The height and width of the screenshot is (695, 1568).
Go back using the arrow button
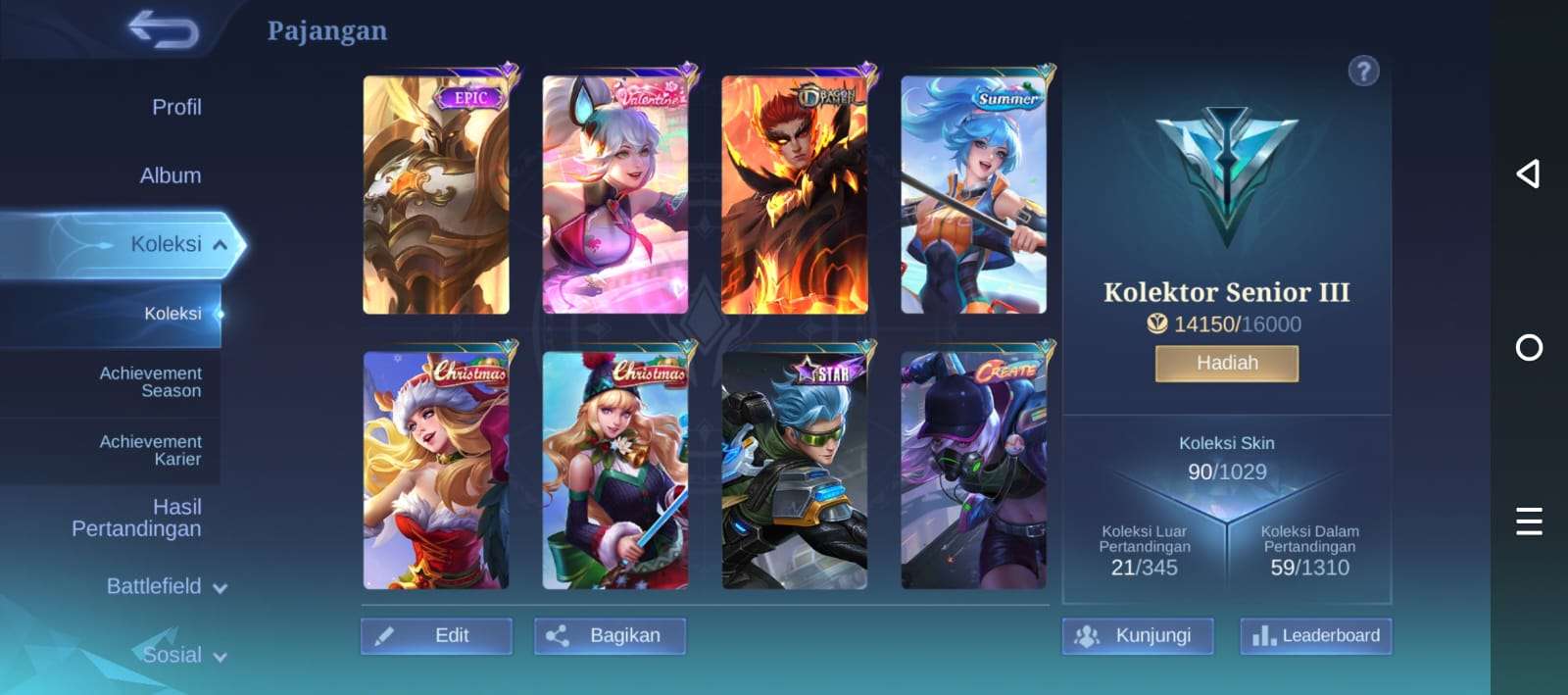[x=164, y=29]
